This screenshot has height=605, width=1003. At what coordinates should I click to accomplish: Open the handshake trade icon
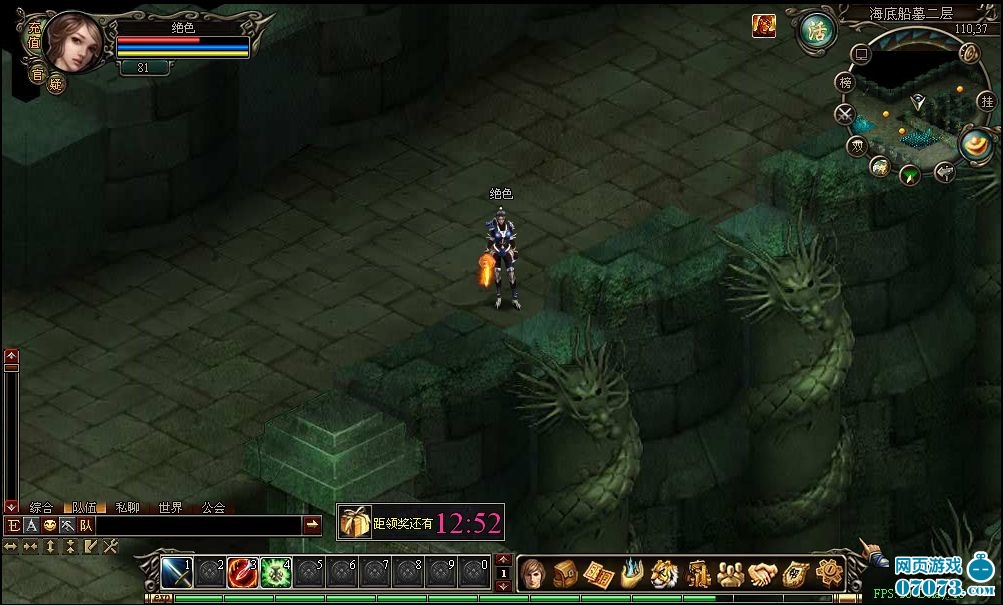763,573
